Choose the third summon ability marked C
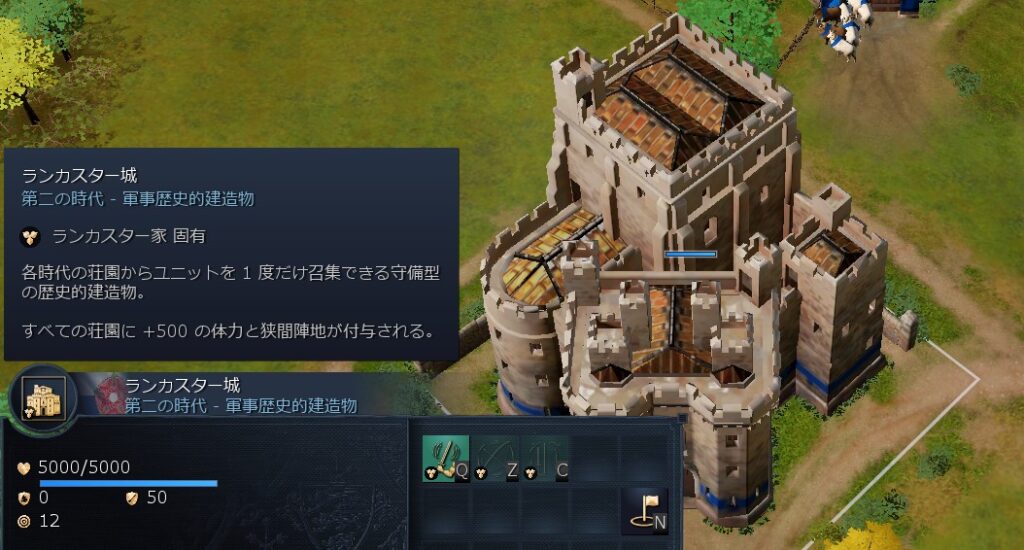1024x550 pixels. tap(545, 459)
